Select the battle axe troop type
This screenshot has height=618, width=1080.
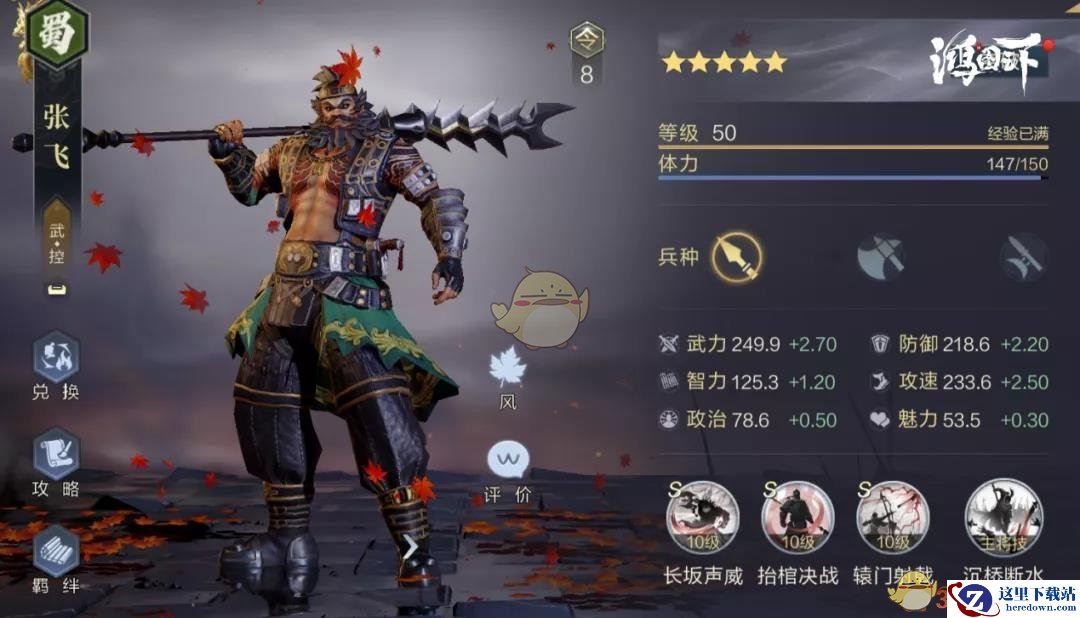[881, 257]
